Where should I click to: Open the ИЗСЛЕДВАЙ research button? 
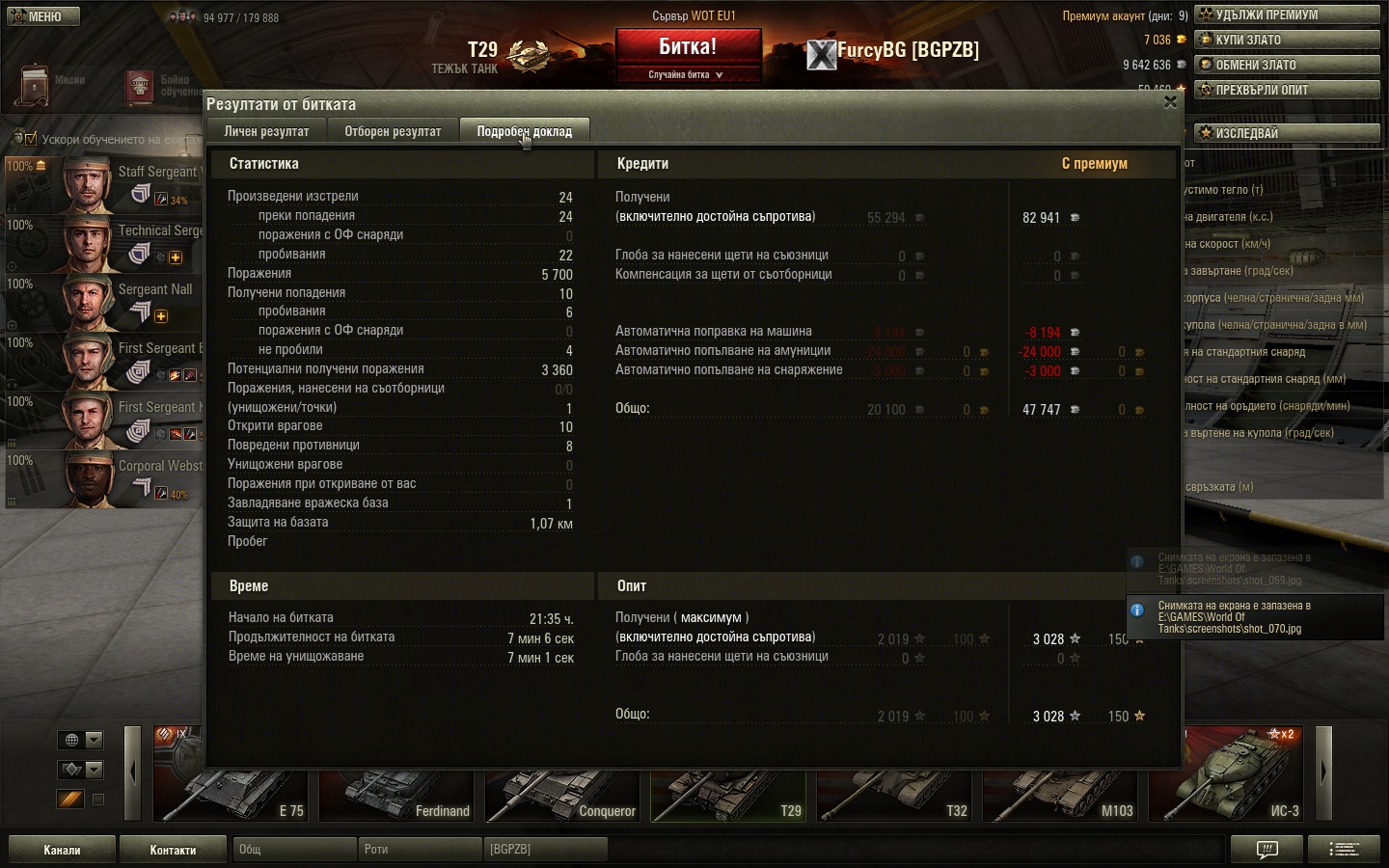pos(1287,133)
